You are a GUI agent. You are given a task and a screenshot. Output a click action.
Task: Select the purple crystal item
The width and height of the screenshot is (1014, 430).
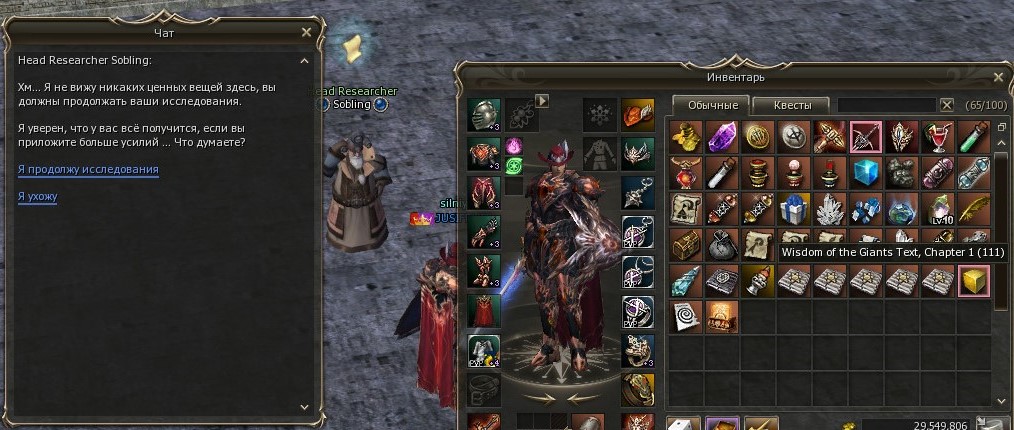pos(720,136)
